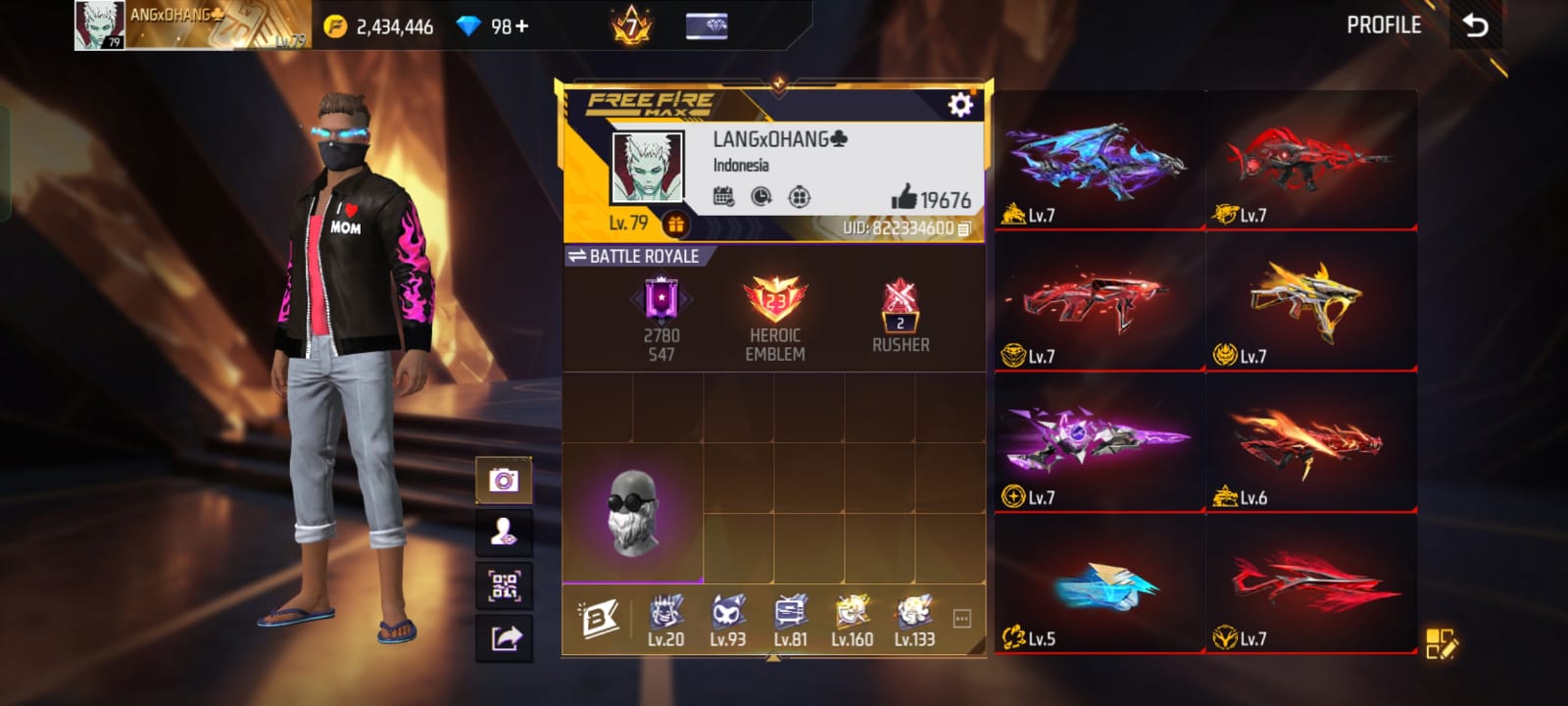Screen dimensions: 1568x706
Task: Open the Lv.160 collection icon
Action: click(x=852, y=621)
